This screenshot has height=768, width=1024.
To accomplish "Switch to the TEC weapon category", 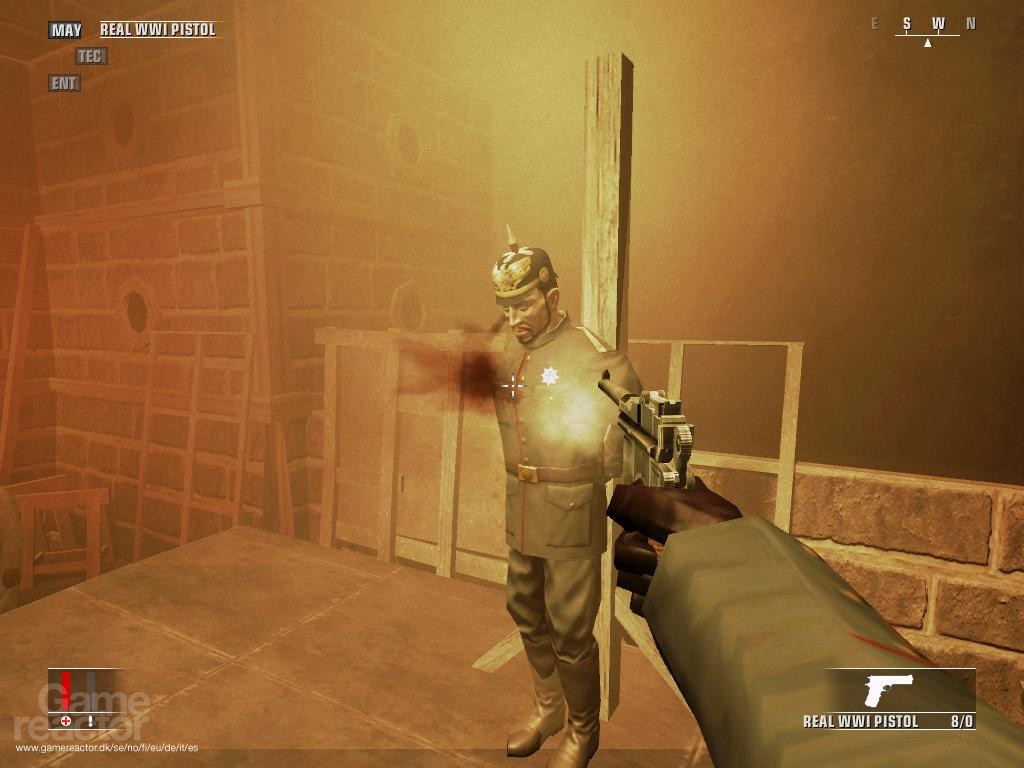I will pyautogui.click(x=90, y=57).
